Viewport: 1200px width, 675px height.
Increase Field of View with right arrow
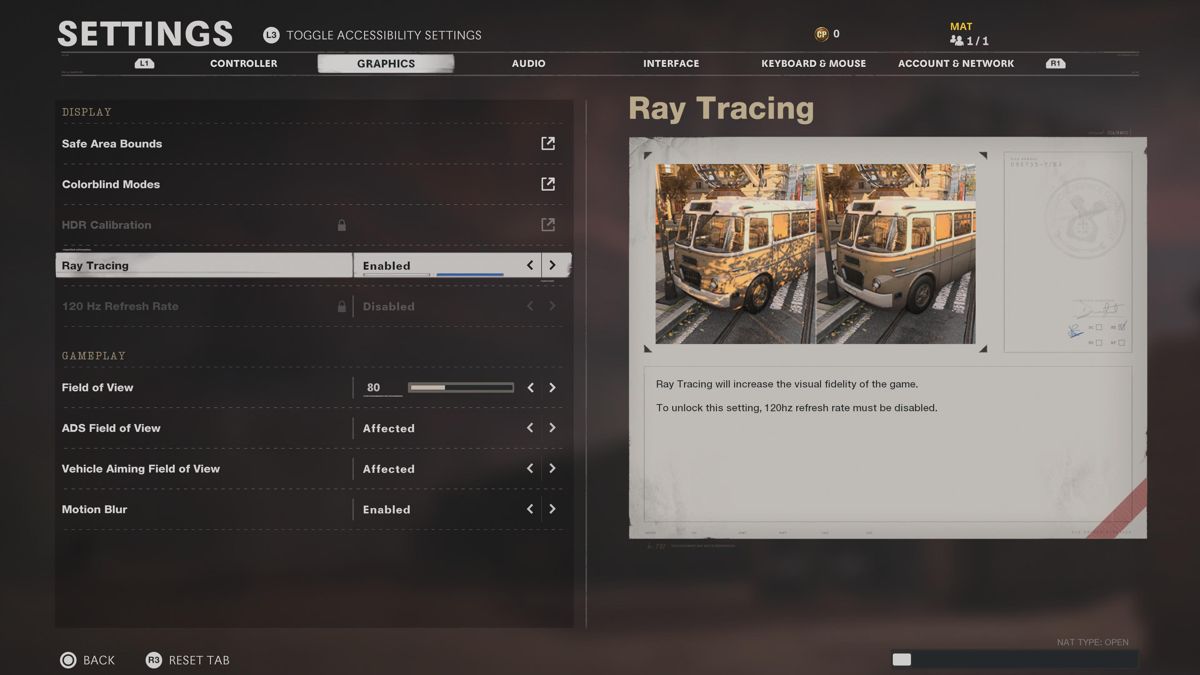click(552, 388)
